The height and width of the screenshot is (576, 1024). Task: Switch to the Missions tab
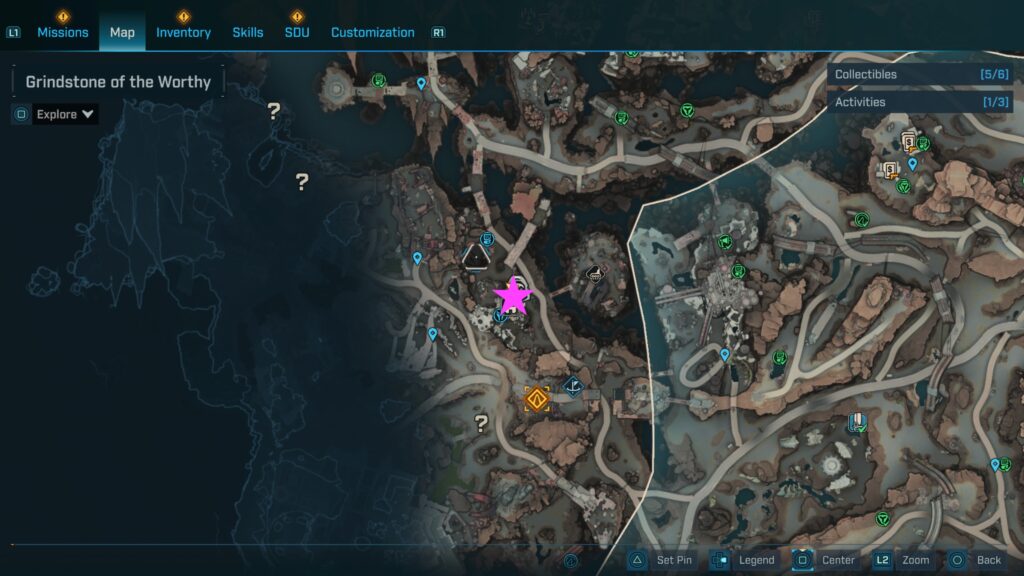[63, 32]
